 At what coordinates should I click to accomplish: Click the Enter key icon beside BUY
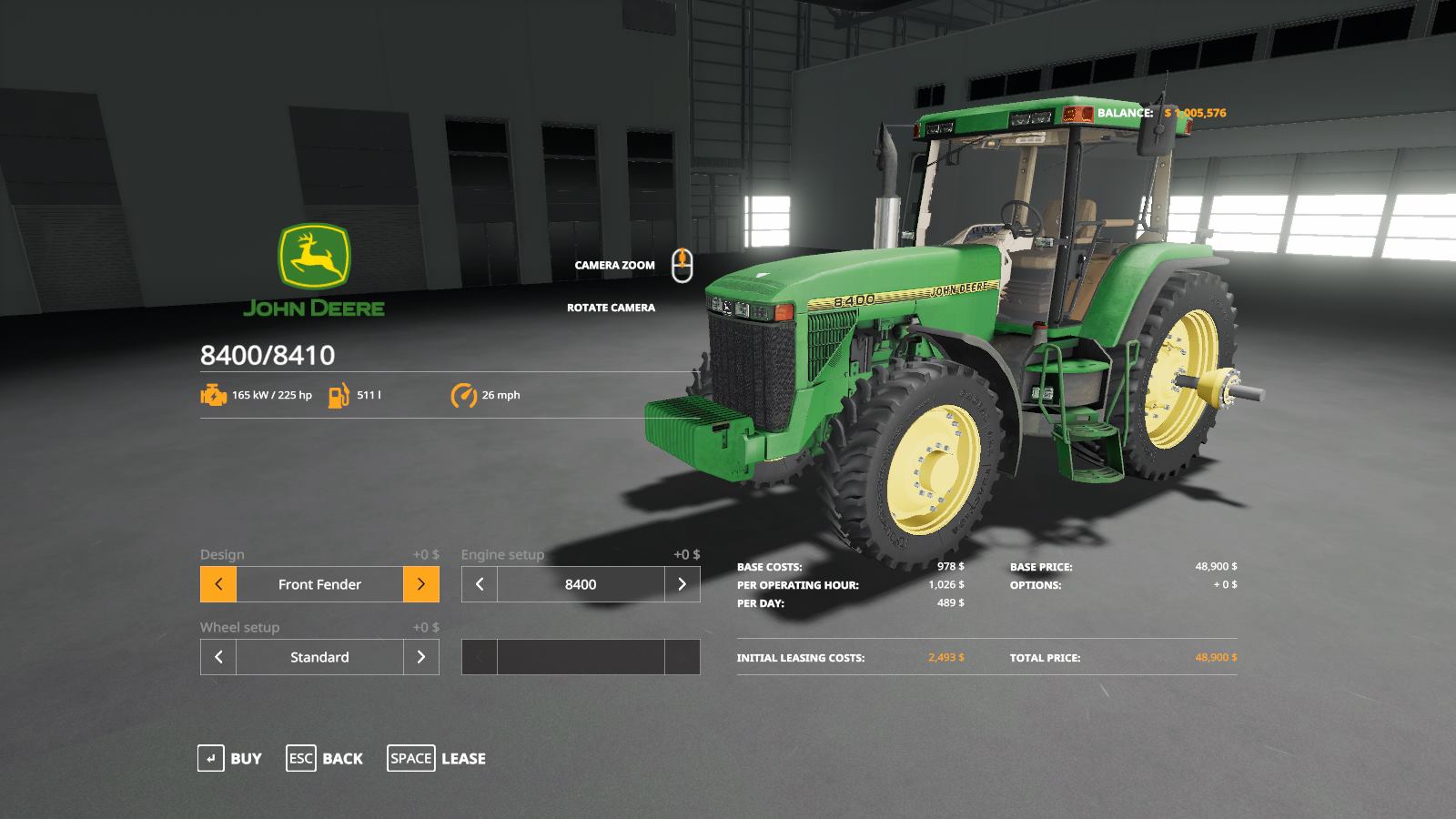click(211, 758)
